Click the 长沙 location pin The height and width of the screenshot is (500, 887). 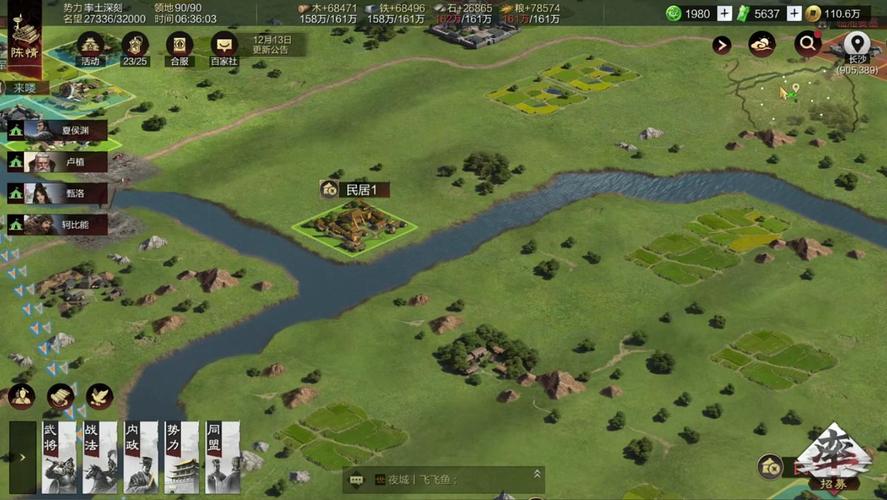(x=855, y=44)
